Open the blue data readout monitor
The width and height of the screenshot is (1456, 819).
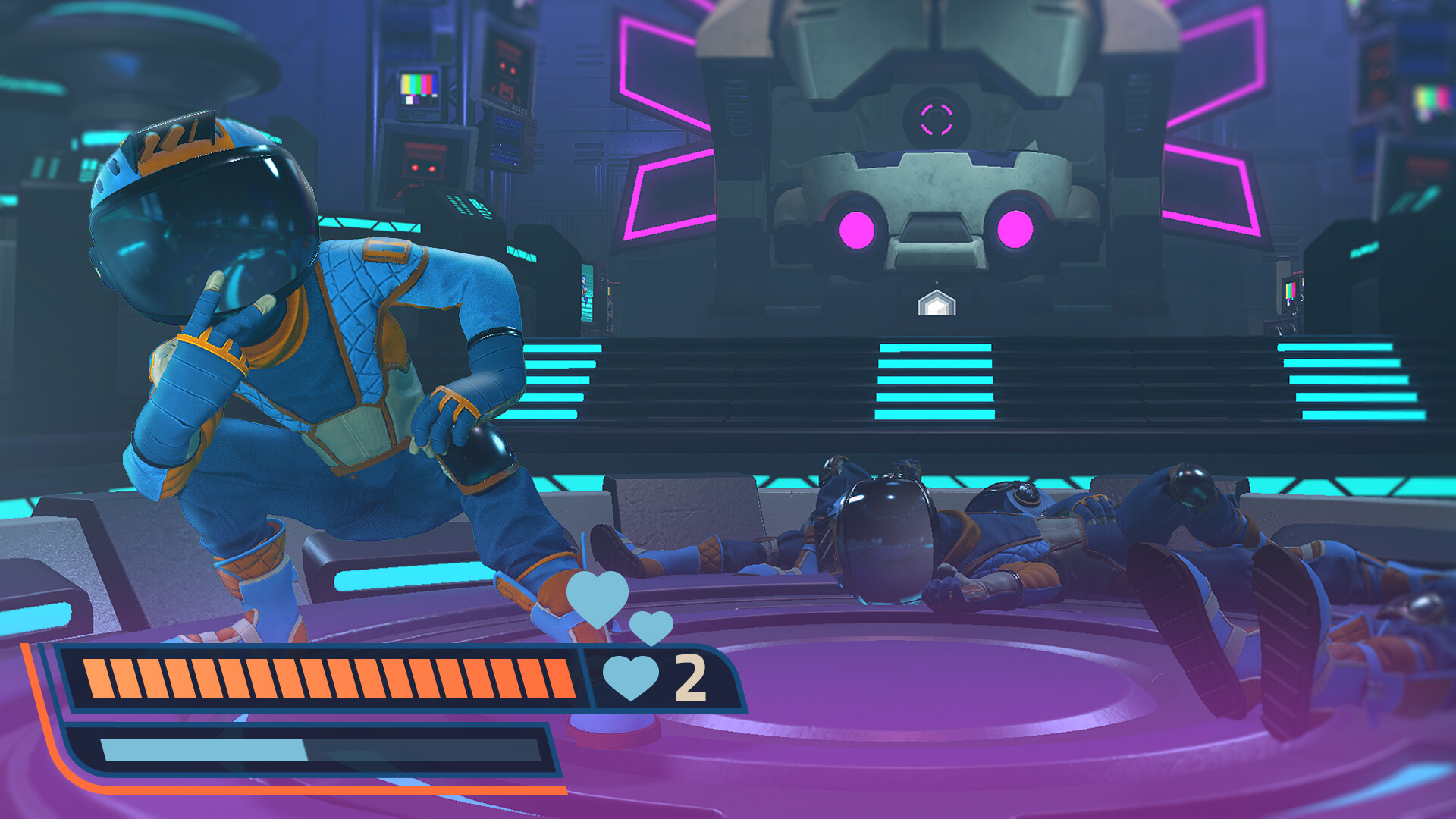(x=507, y=140)
